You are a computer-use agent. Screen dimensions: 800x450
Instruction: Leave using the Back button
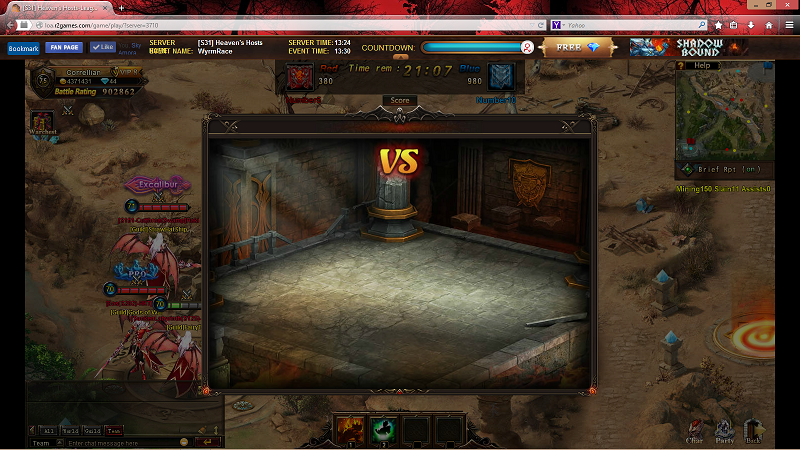(x=753, y=430)
